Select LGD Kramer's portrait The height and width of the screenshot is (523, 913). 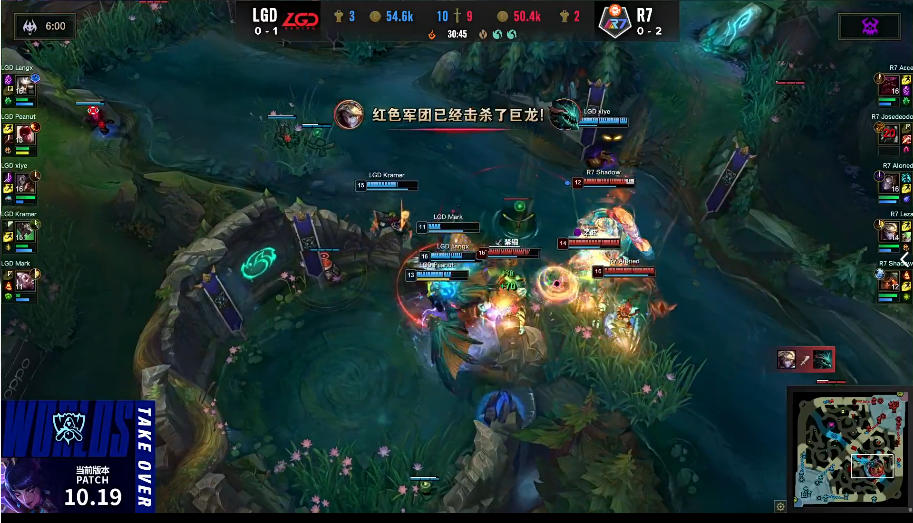coord(23,232)
